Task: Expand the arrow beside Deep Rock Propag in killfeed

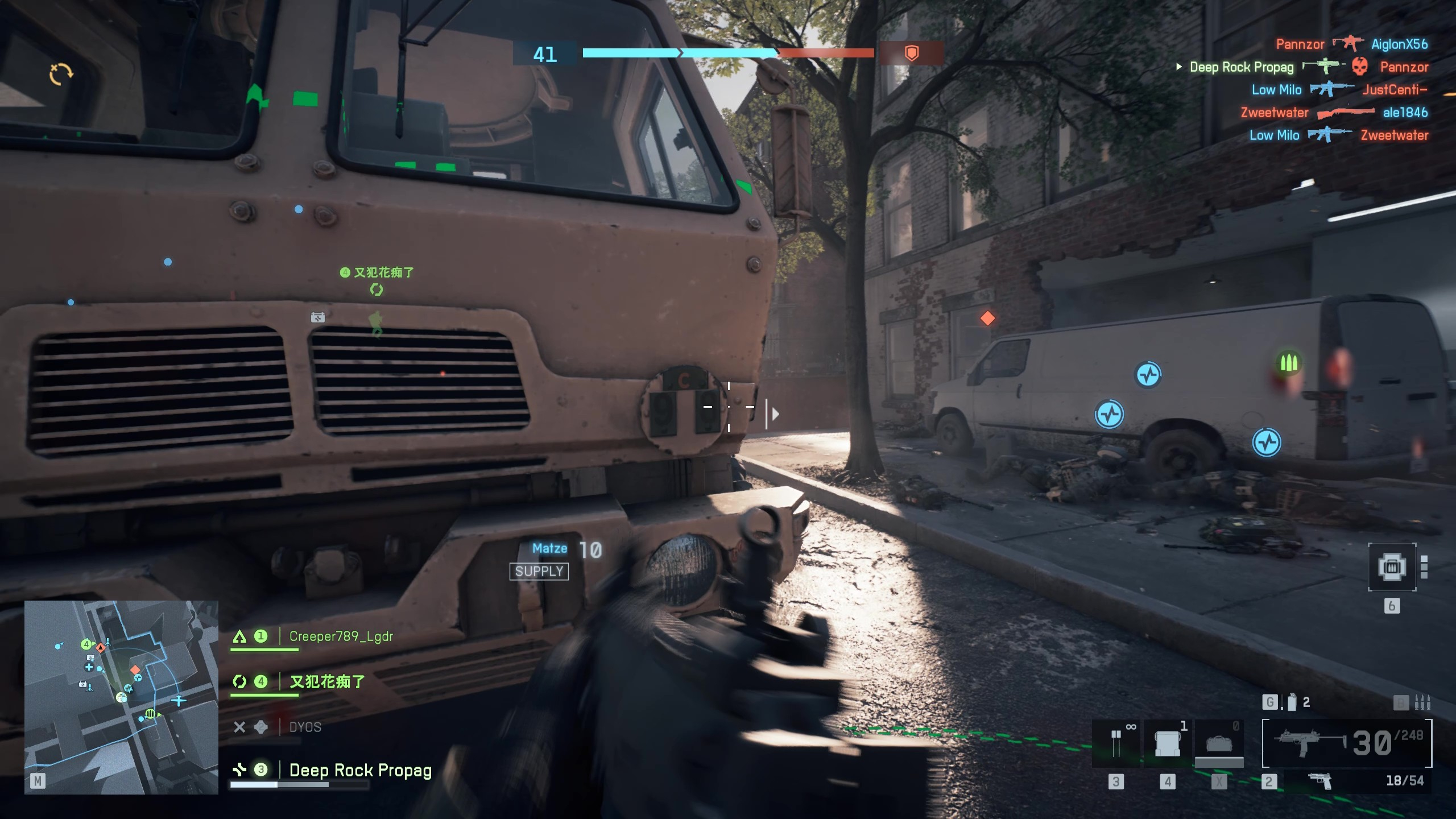Action: [x=1178, y=67]
